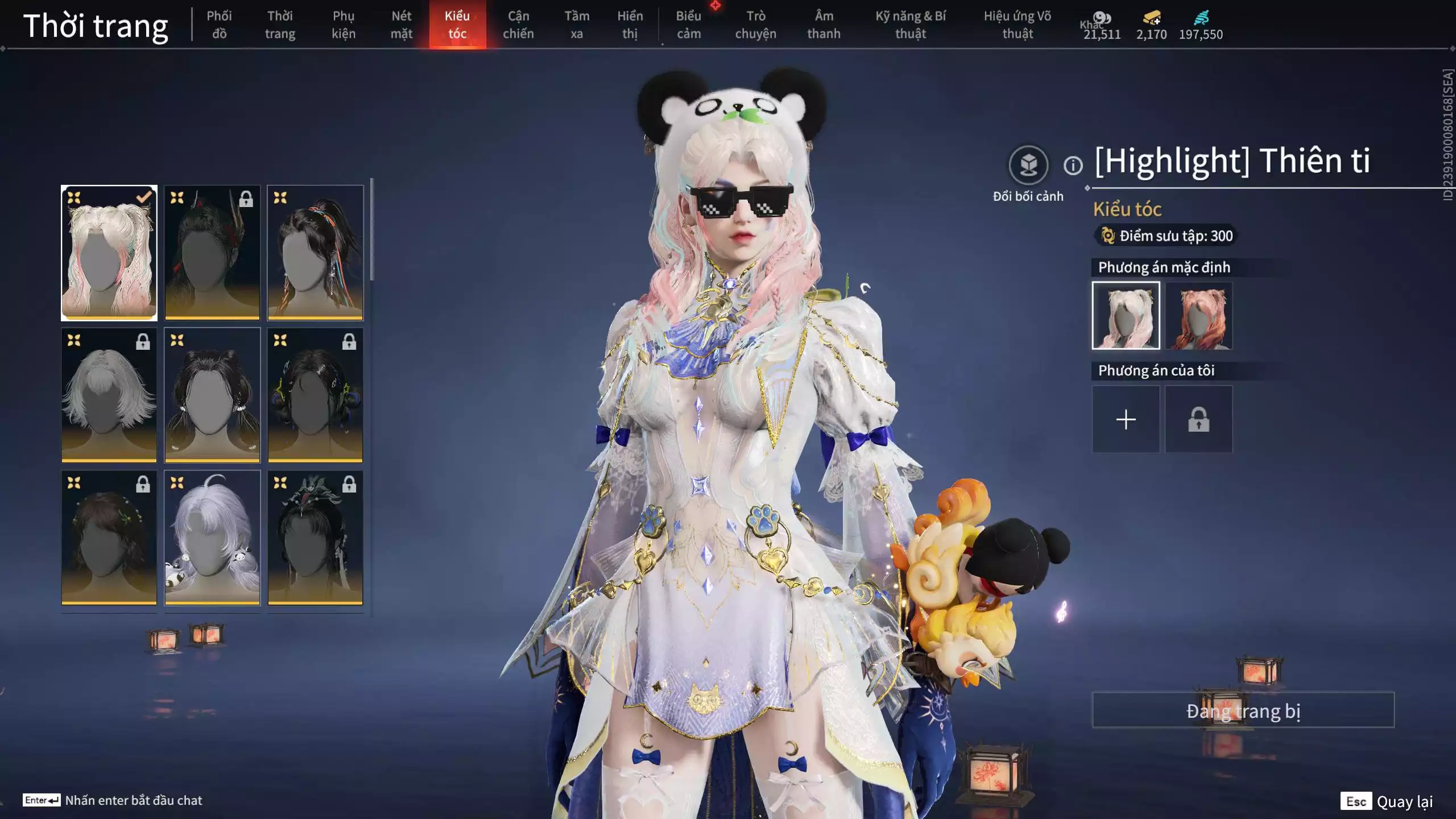The image size is (1456, 819).
Task: Select the Trò chuyện tab
Action: pyautogui.click(x=755, y=24)
